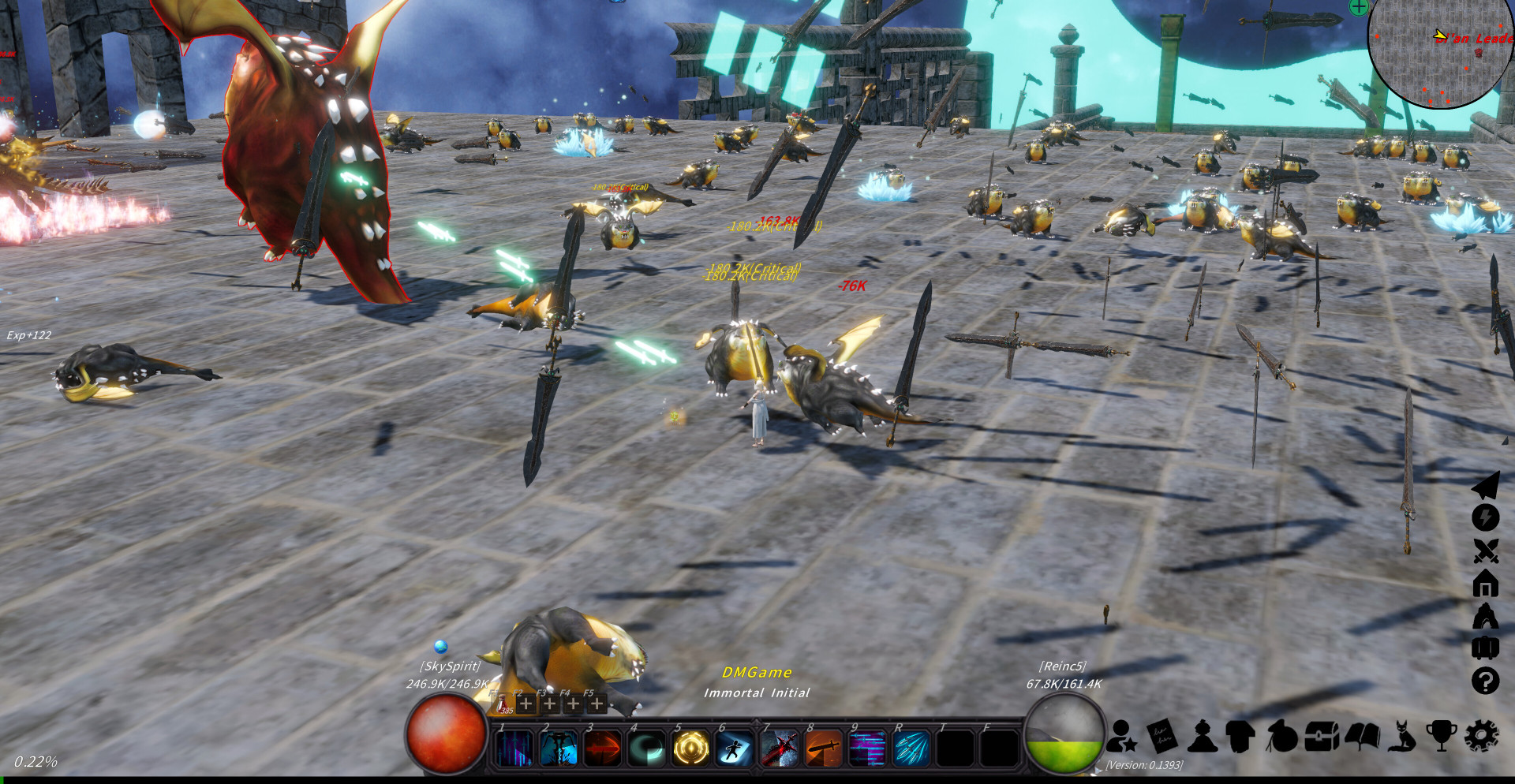Image resolution: width=1515 pixels, height=784 pixels.
Task: Click the paper plane icon
Action: tap(1485, 485)
